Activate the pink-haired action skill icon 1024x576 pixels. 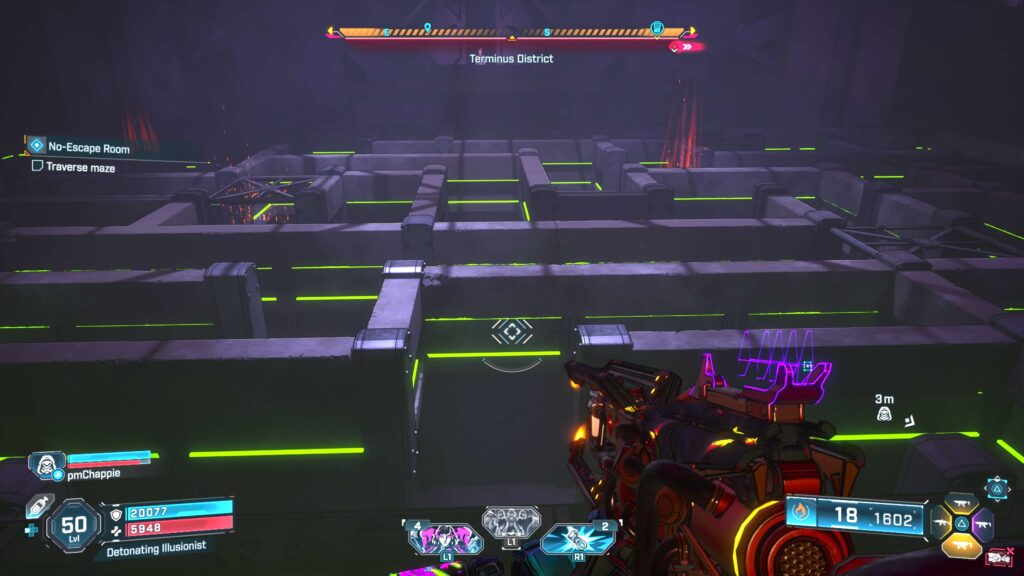click(445, 539)
